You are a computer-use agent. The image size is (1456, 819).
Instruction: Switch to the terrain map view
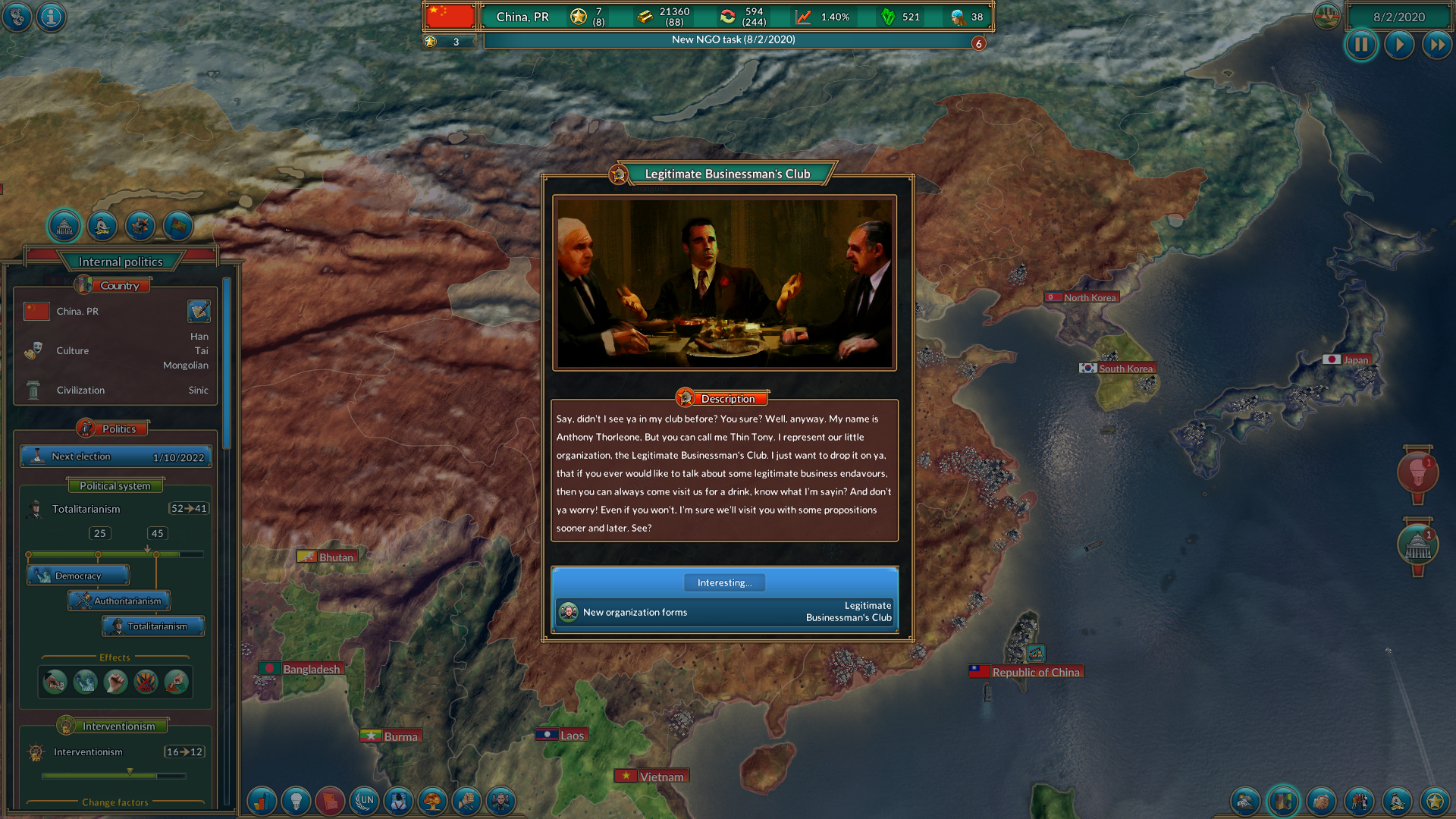point(1245,802)
